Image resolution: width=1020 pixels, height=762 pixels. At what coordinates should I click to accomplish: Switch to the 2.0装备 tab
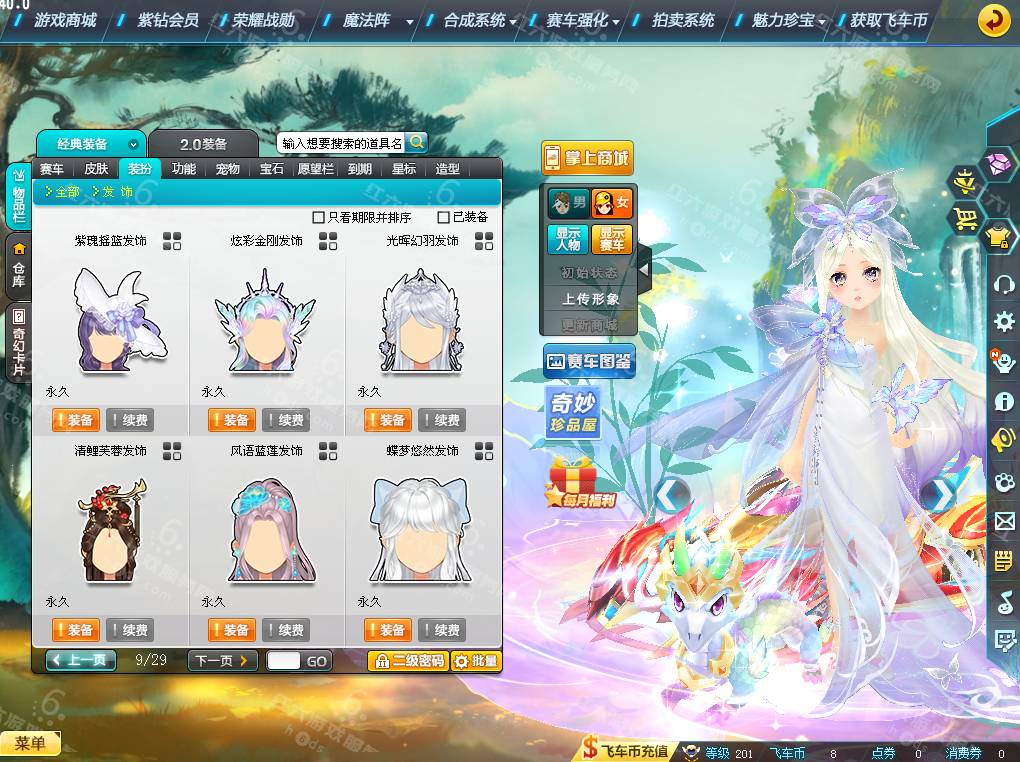click(203, 145)
